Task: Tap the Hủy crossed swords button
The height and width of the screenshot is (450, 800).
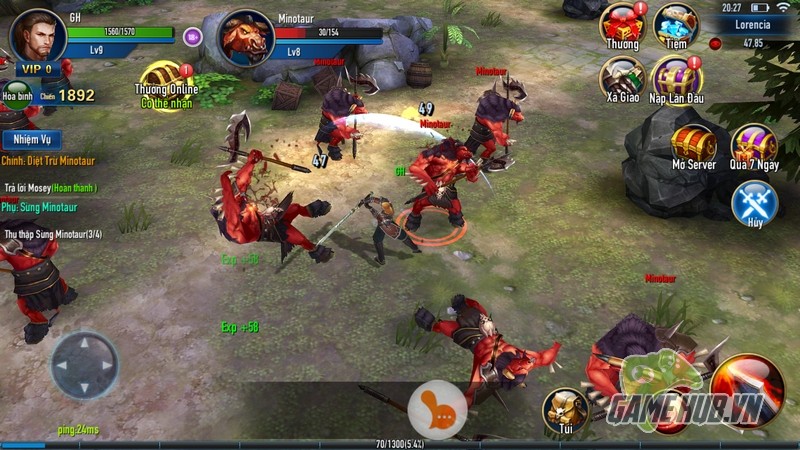Action: click(755, 204)
